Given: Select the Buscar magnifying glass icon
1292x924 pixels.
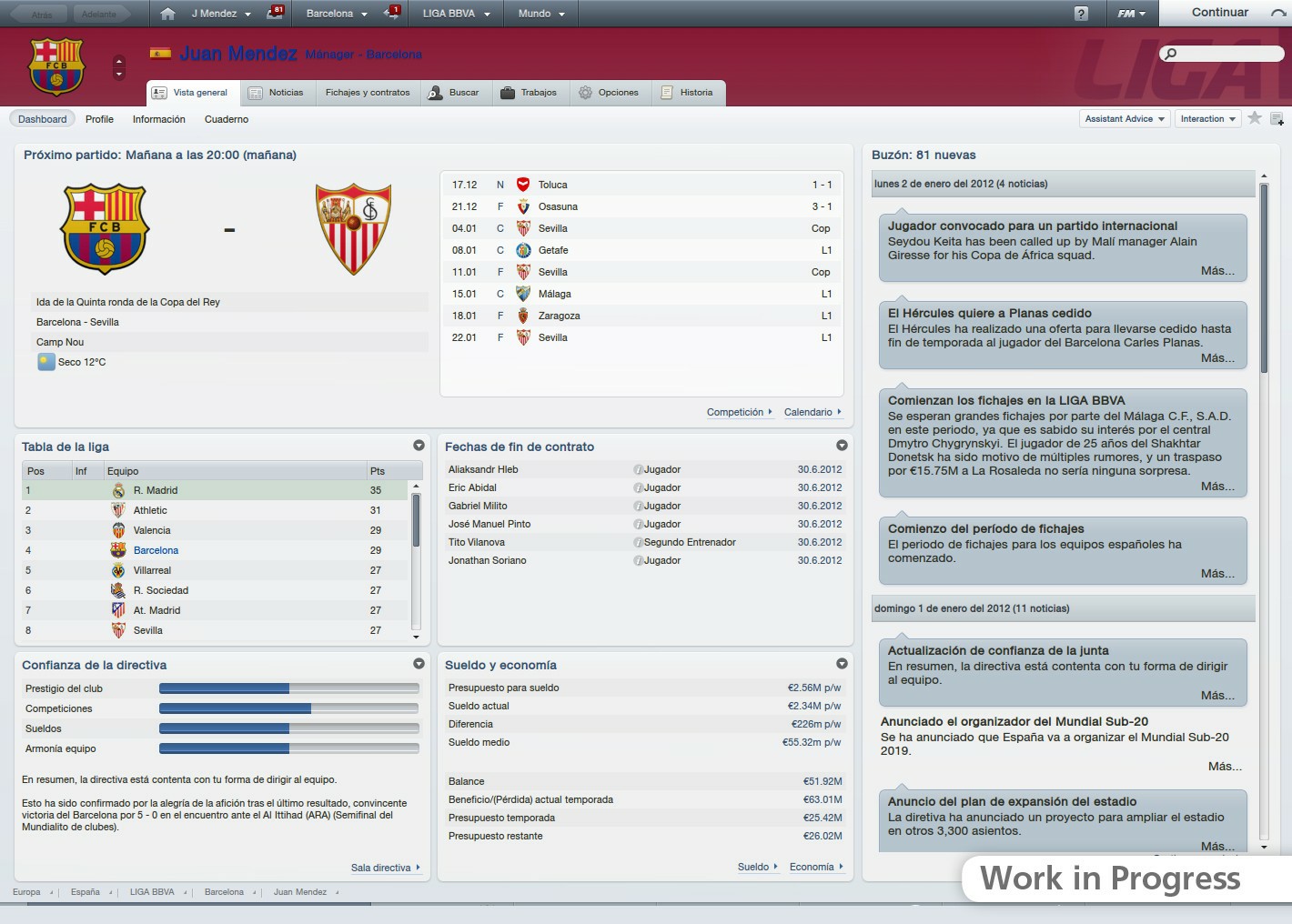Looking at the screenshot, I should tap(435, 92).
